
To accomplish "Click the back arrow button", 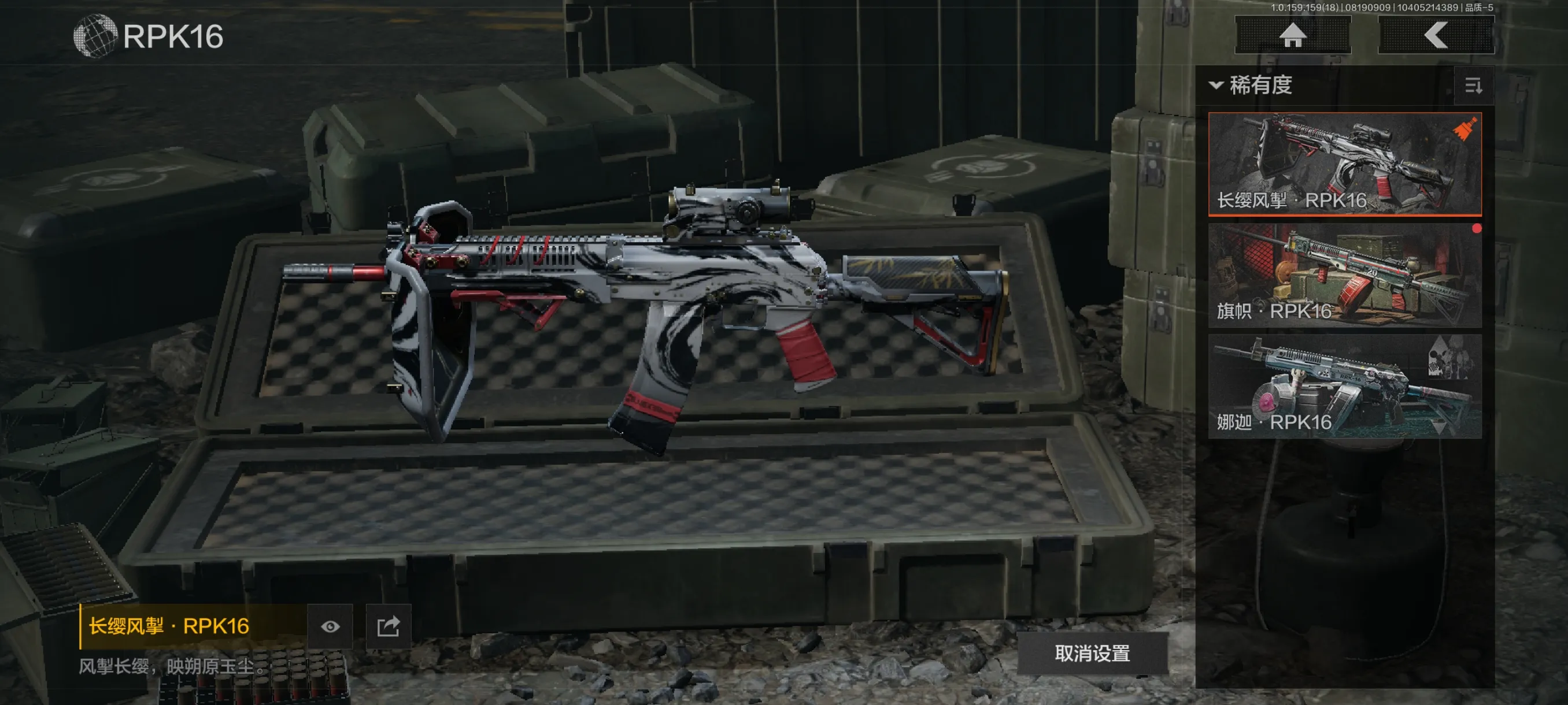I will [1435, 35].
